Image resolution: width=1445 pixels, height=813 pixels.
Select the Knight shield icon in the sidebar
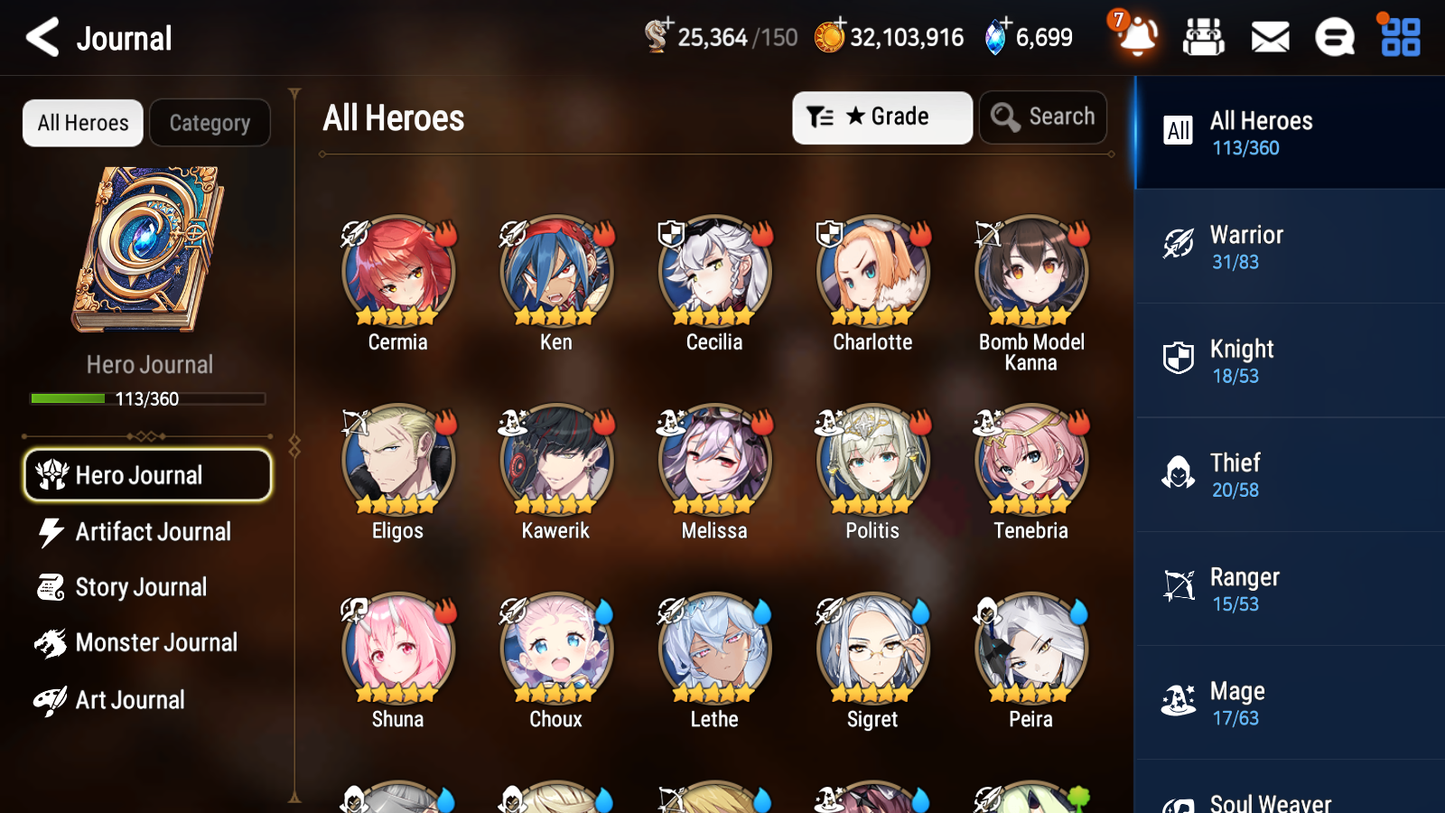click(x=1179, y=360)
